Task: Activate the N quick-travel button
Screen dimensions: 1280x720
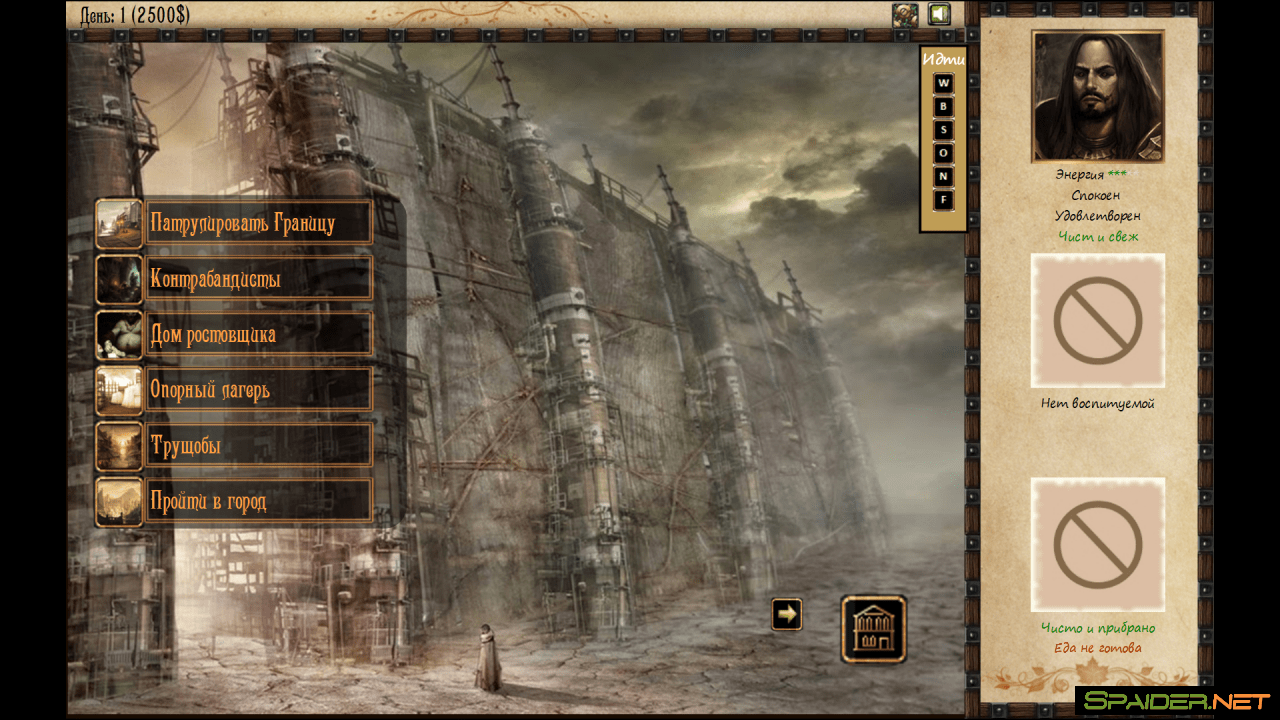Action: pos(943,176)
